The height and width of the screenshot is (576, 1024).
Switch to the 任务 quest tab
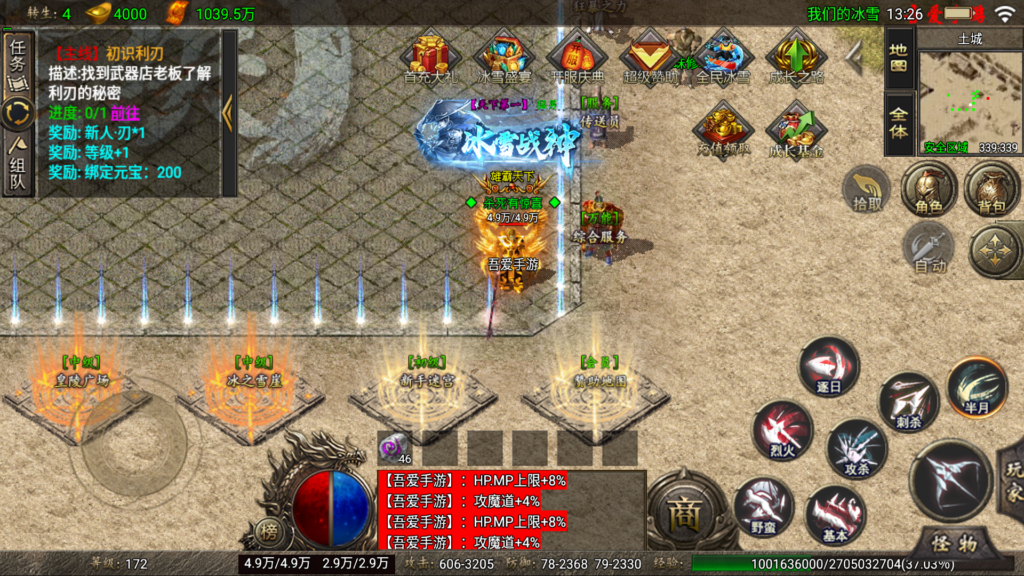[x=18, y=60]
